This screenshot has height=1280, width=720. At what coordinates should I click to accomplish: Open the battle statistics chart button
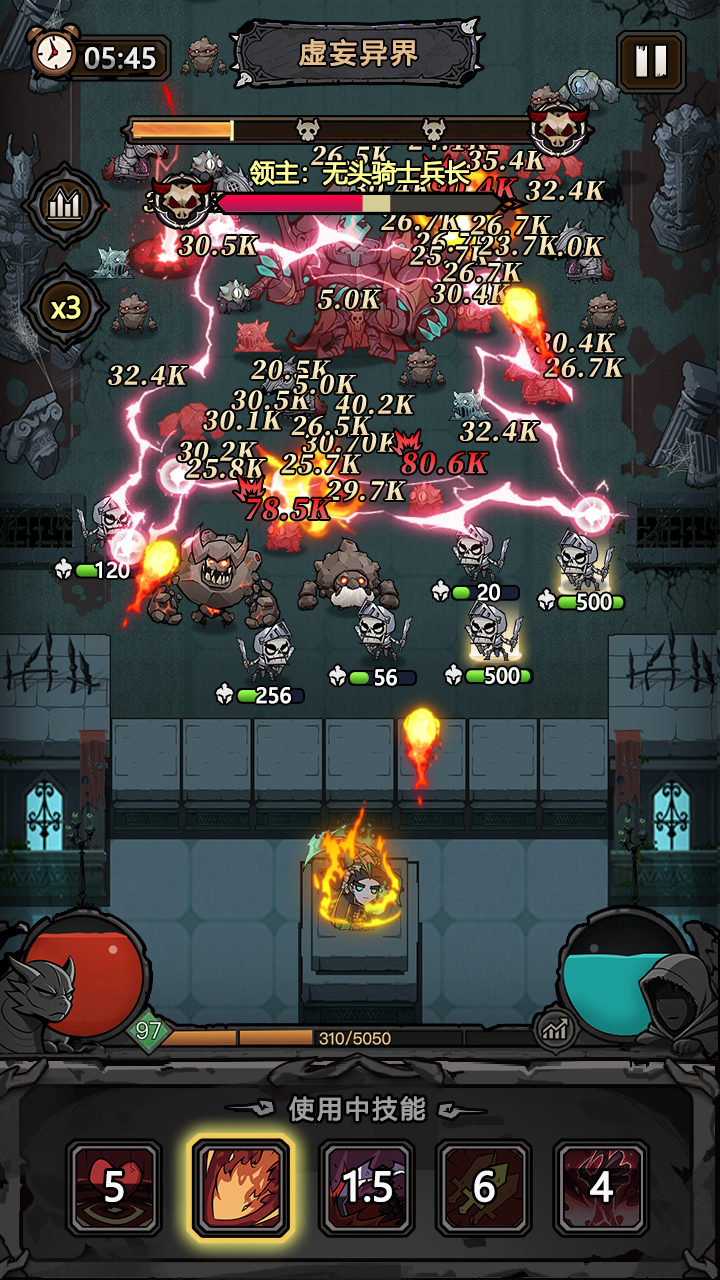[66, 205]
